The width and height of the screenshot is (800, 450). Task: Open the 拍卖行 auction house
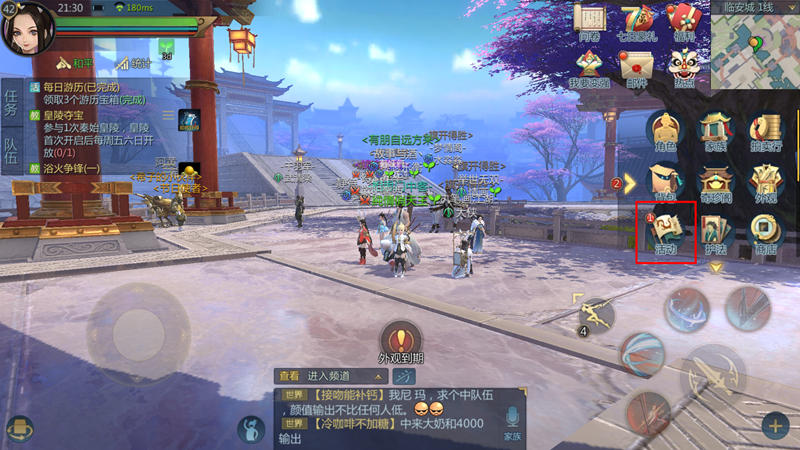tap(765, 132)
